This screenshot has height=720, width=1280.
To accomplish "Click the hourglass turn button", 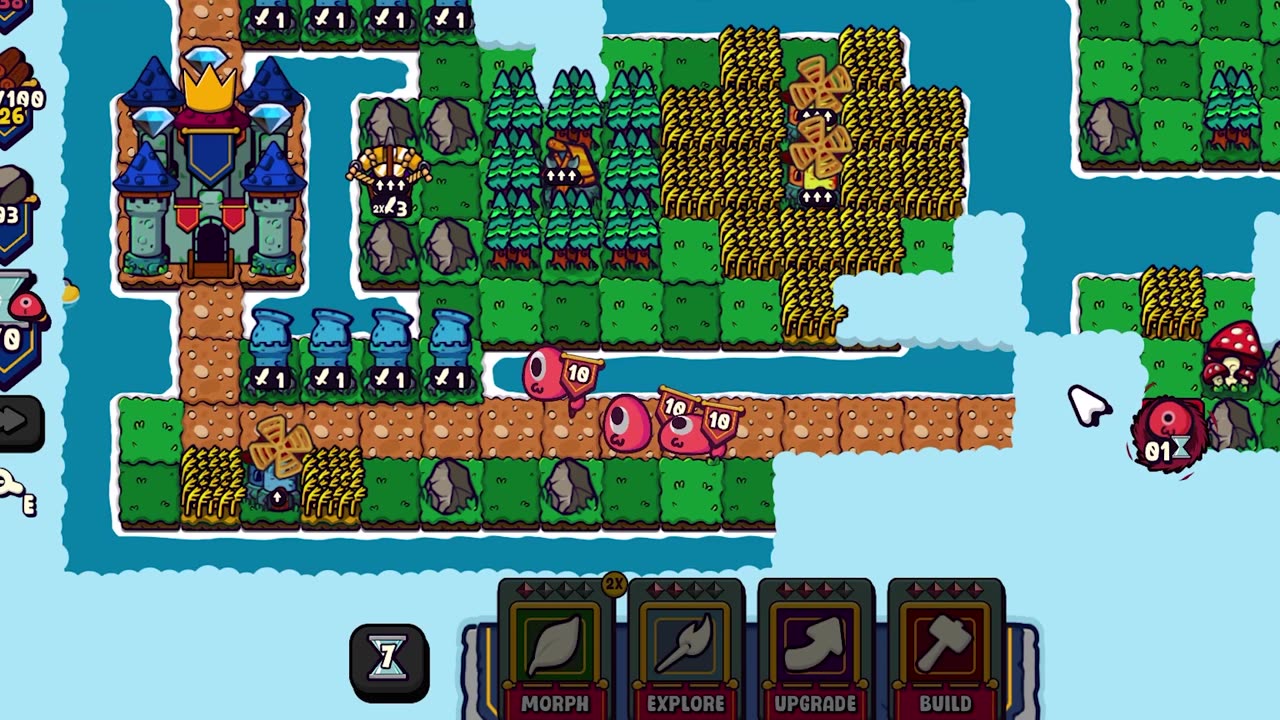I will (x=389, y=659).
